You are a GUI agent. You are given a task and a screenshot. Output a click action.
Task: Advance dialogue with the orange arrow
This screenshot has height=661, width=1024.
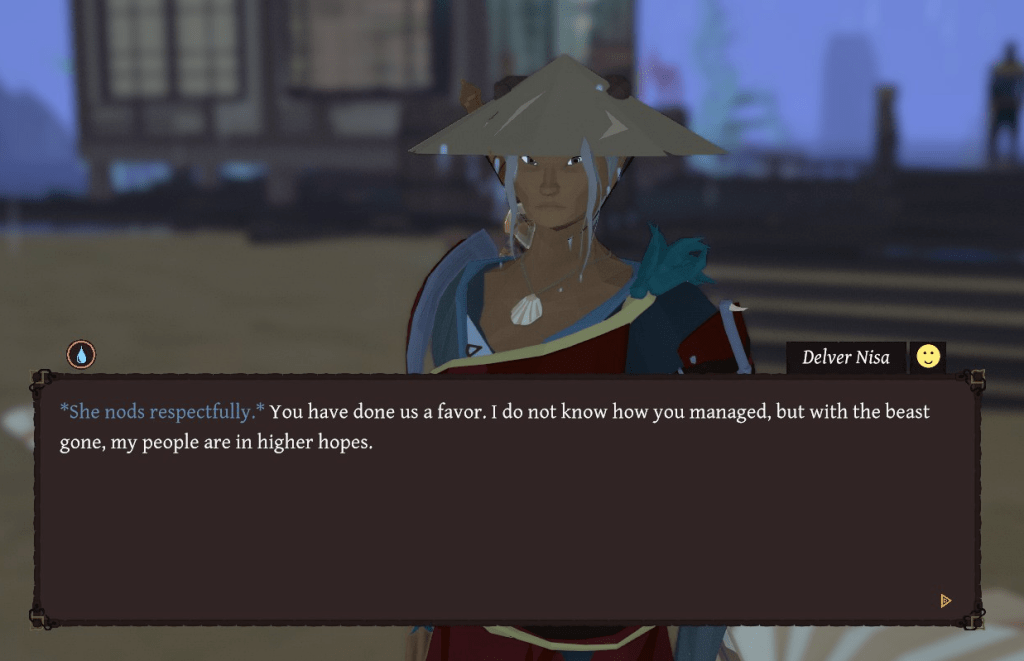coord(945,601)
